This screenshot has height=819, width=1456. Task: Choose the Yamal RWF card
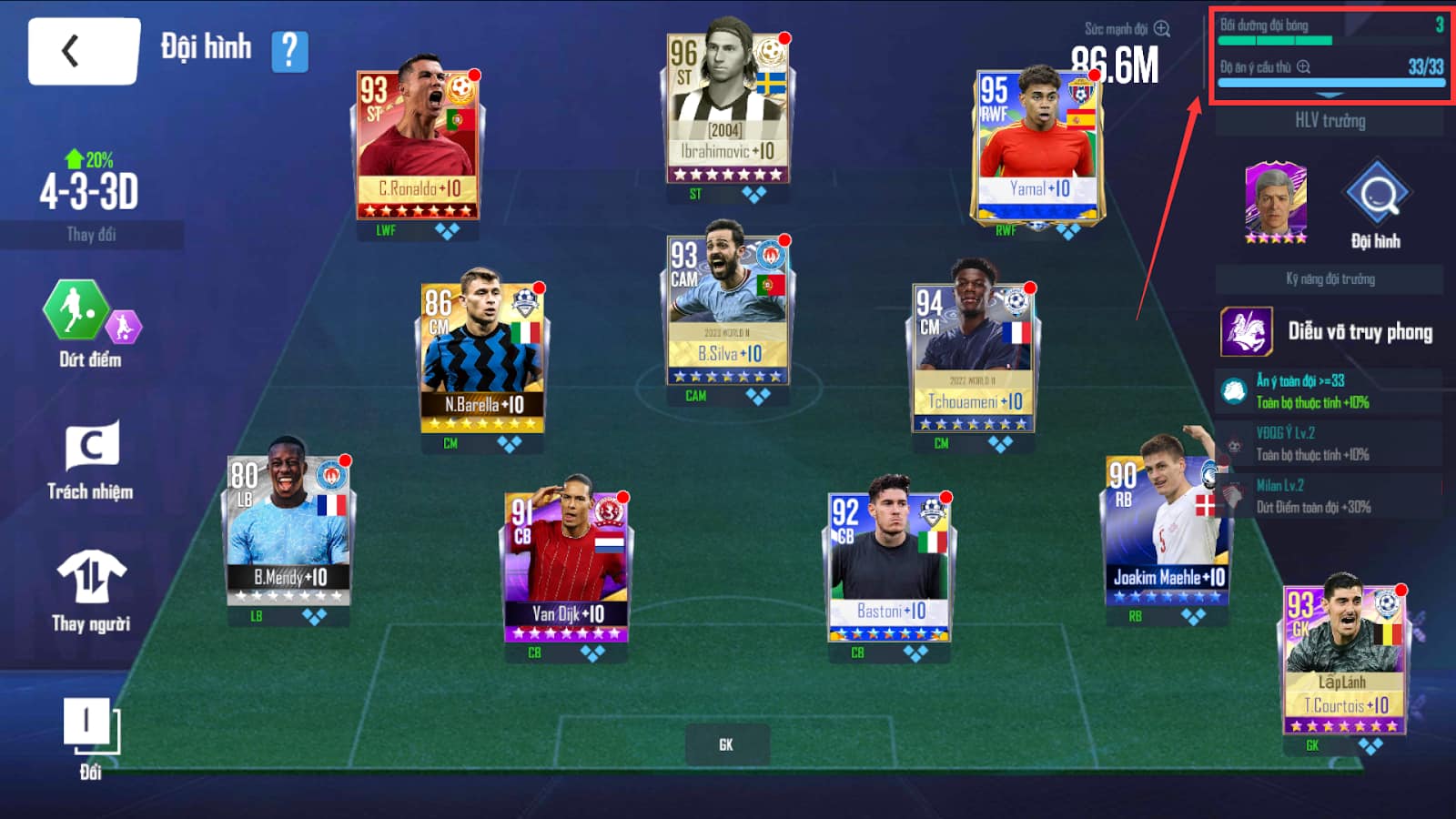(1036, 146)
